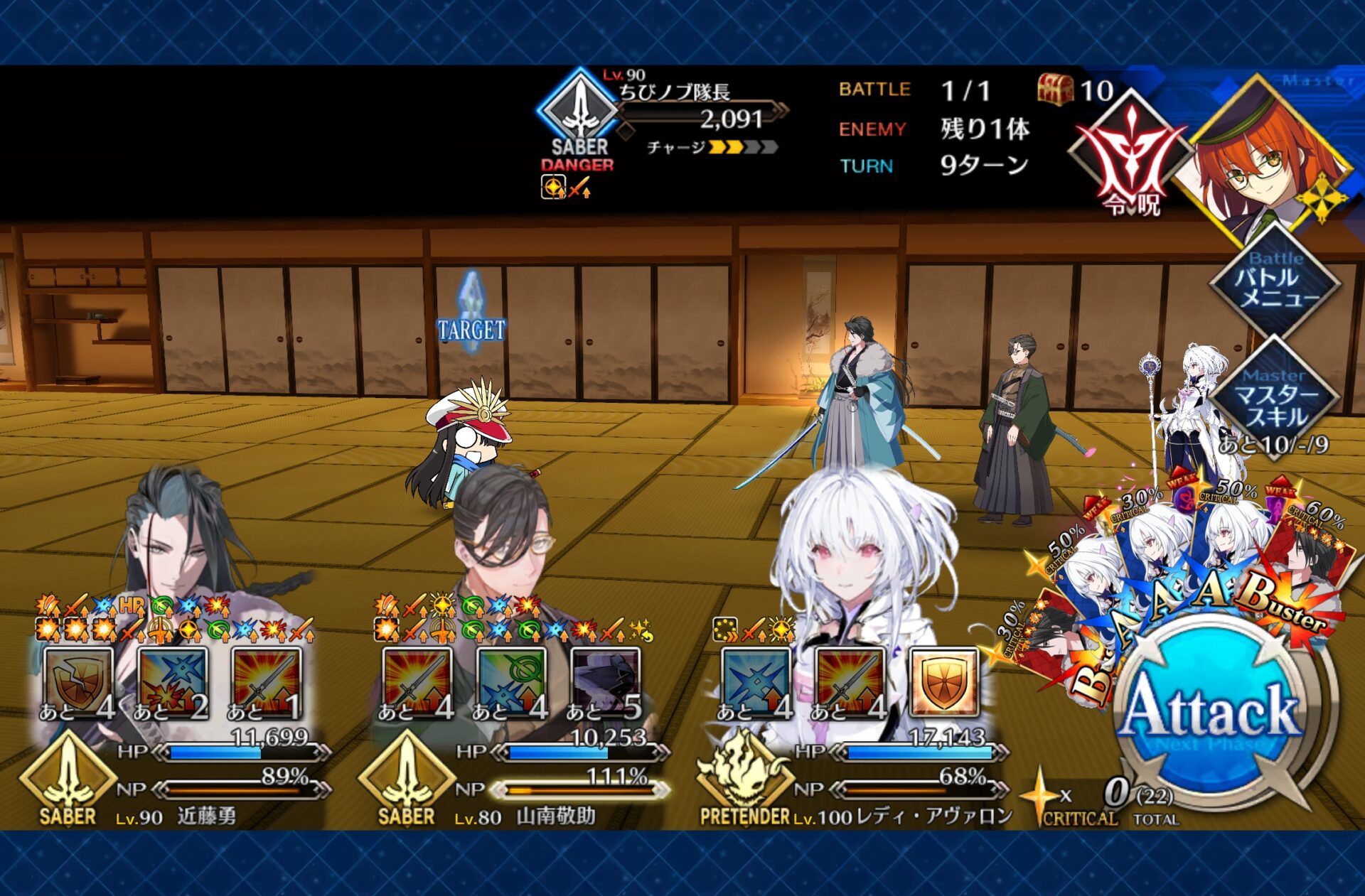Screen dimensions: 1365x896
Task: Choose Kondo Isami's blue starburst skill icon
Action: pos(172,682)
